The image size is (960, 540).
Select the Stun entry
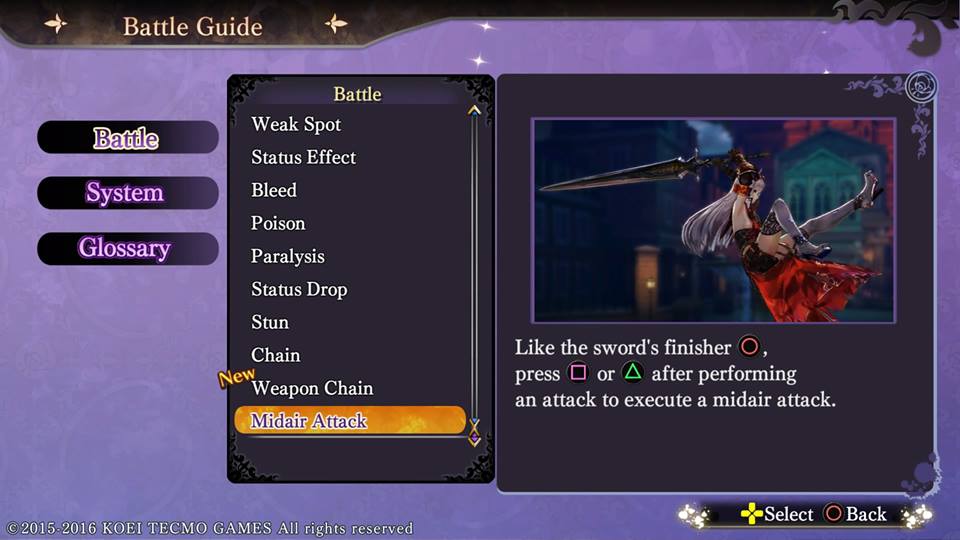point(270,322)
